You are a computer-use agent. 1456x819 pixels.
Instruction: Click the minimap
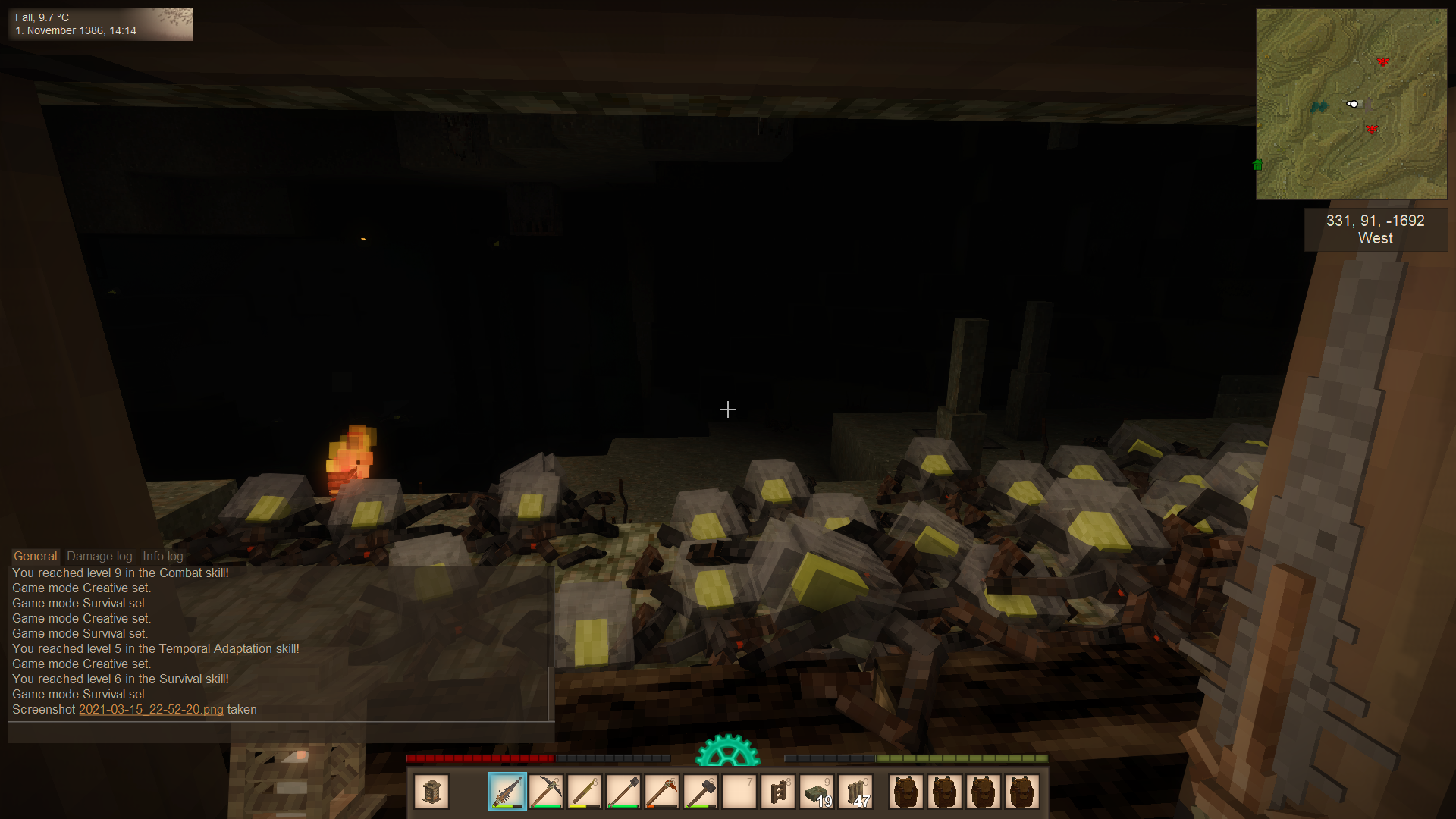[x=1351, y=104]
